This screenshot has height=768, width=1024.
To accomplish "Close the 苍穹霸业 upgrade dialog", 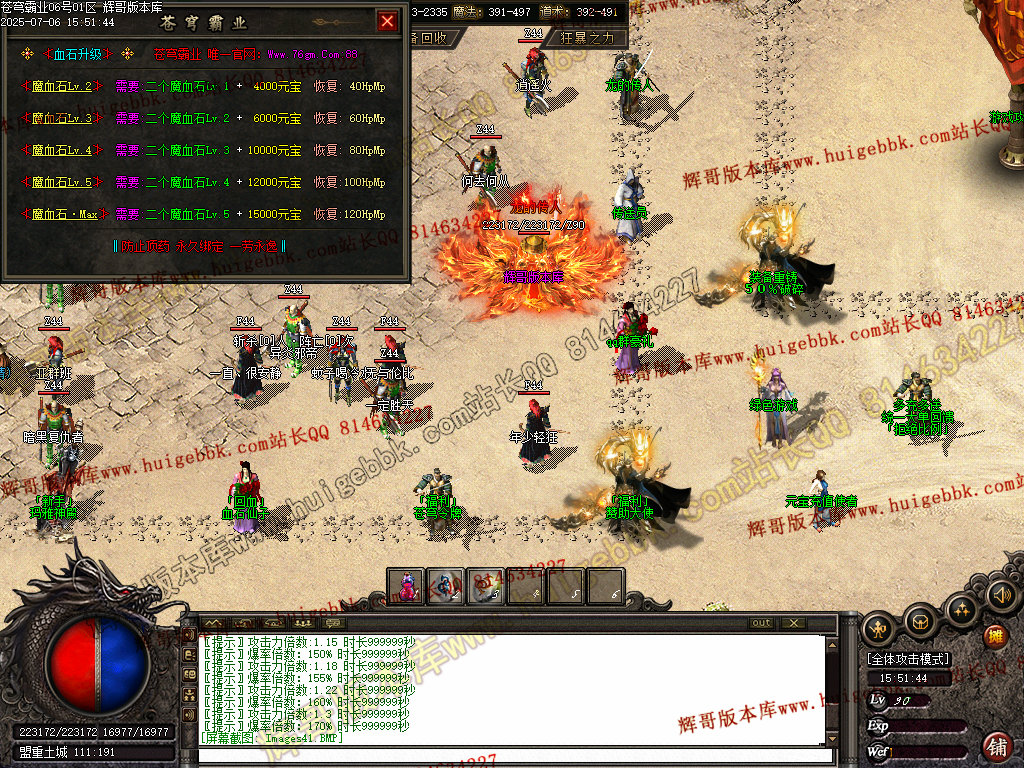I will [387, 21].
